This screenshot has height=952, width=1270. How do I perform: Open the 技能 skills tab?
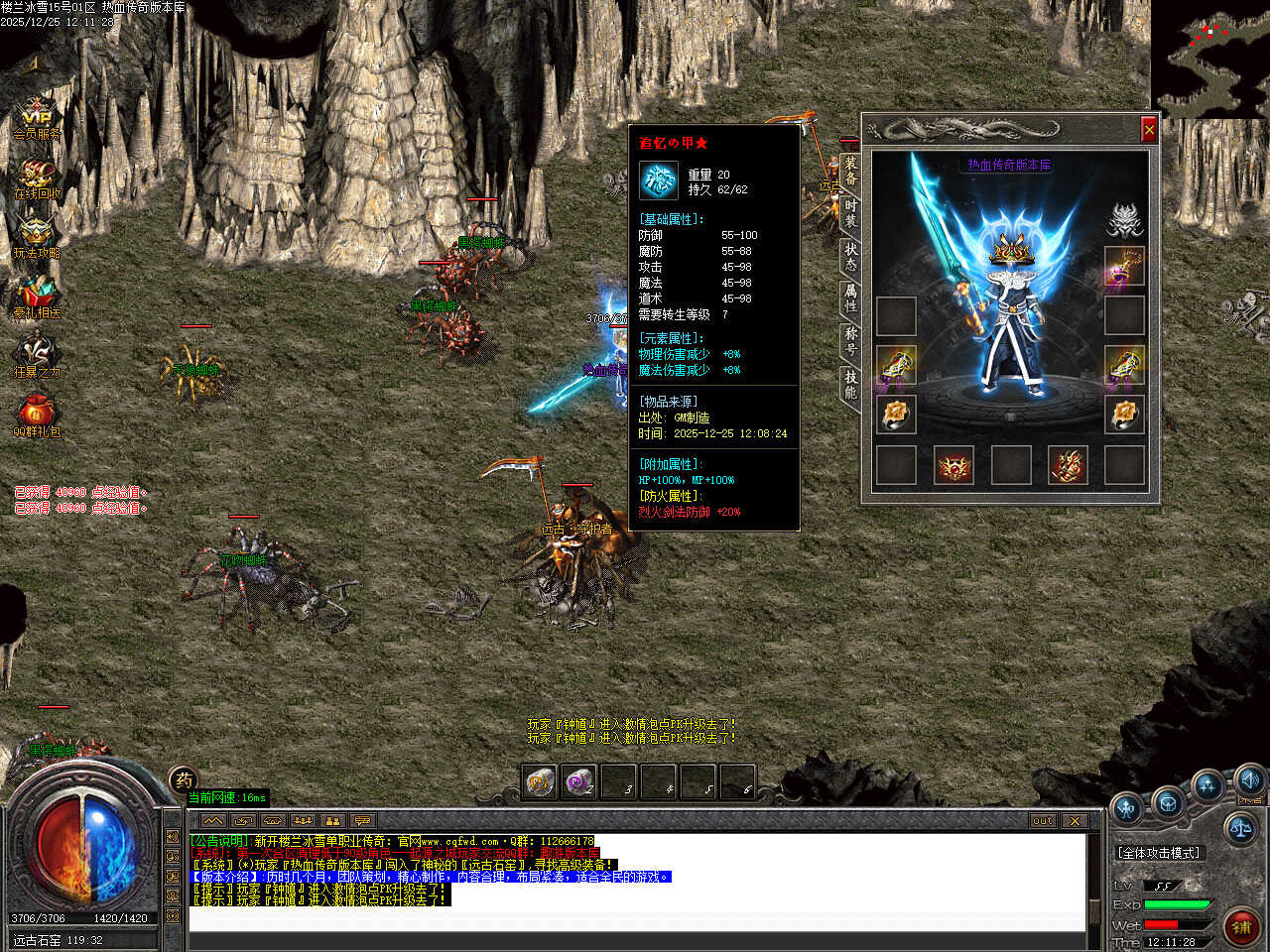(x=850, y=383)
